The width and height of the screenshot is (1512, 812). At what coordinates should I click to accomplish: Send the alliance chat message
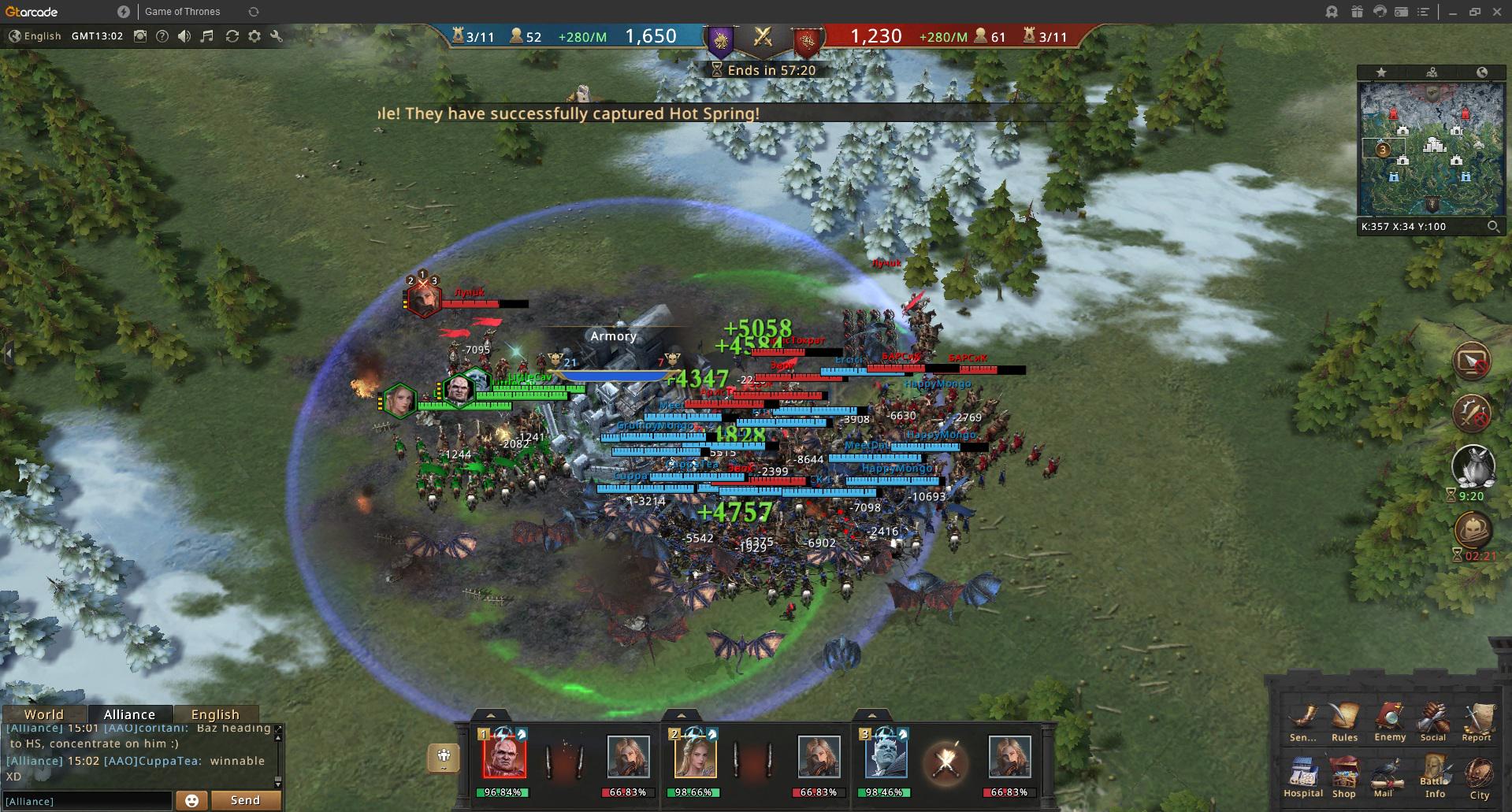(x=245, y=800)
